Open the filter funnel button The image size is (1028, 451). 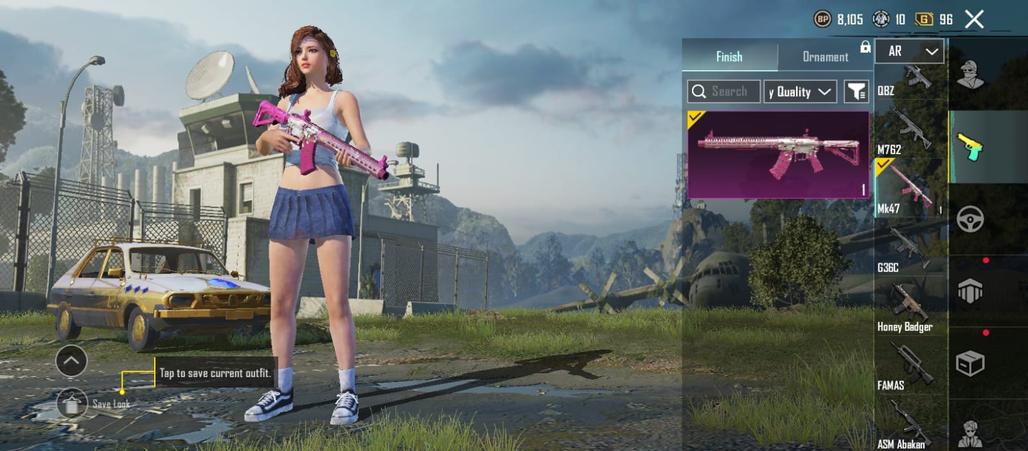(856, 92)
